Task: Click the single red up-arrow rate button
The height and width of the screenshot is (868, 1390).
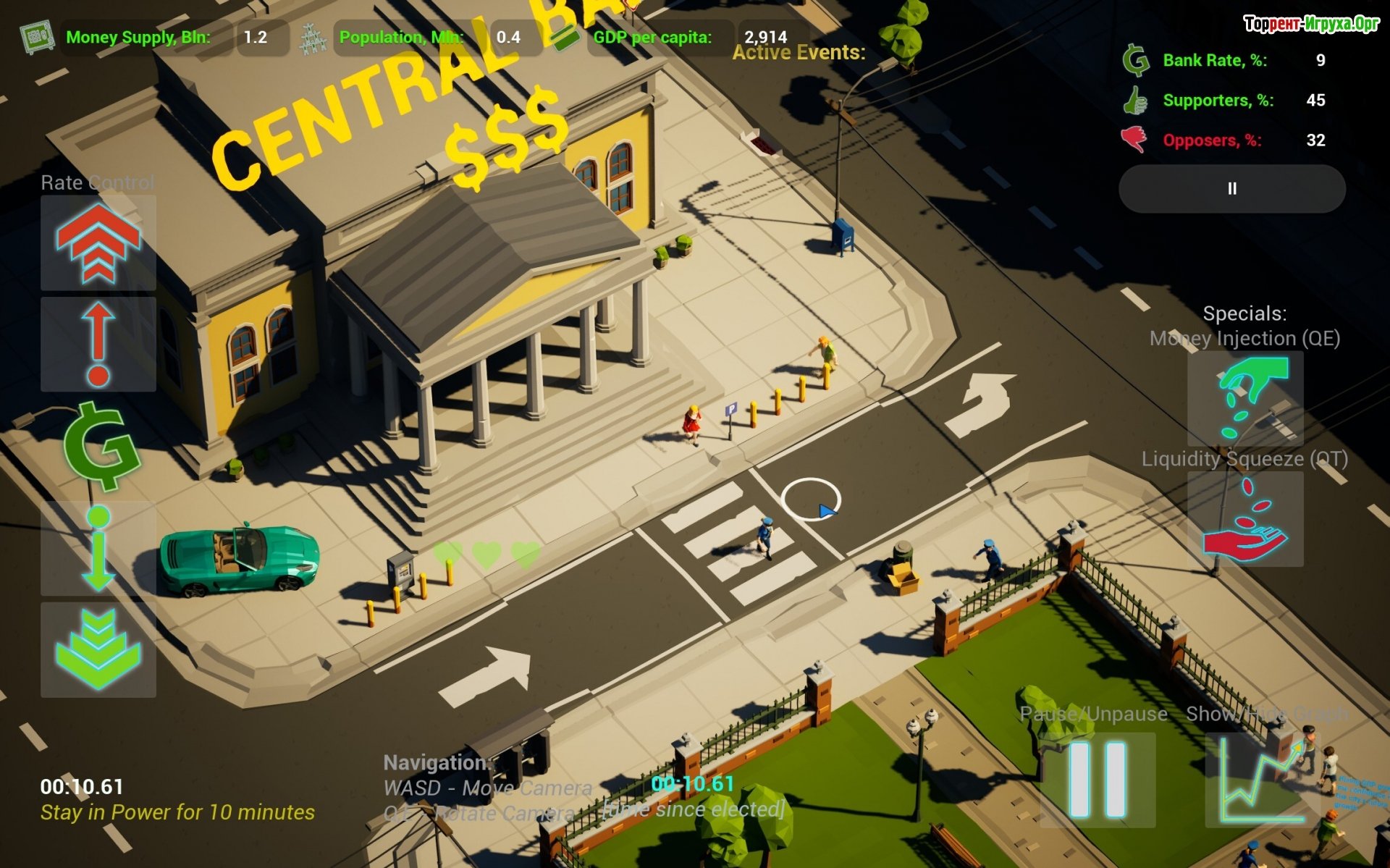Action: point(98,345)
